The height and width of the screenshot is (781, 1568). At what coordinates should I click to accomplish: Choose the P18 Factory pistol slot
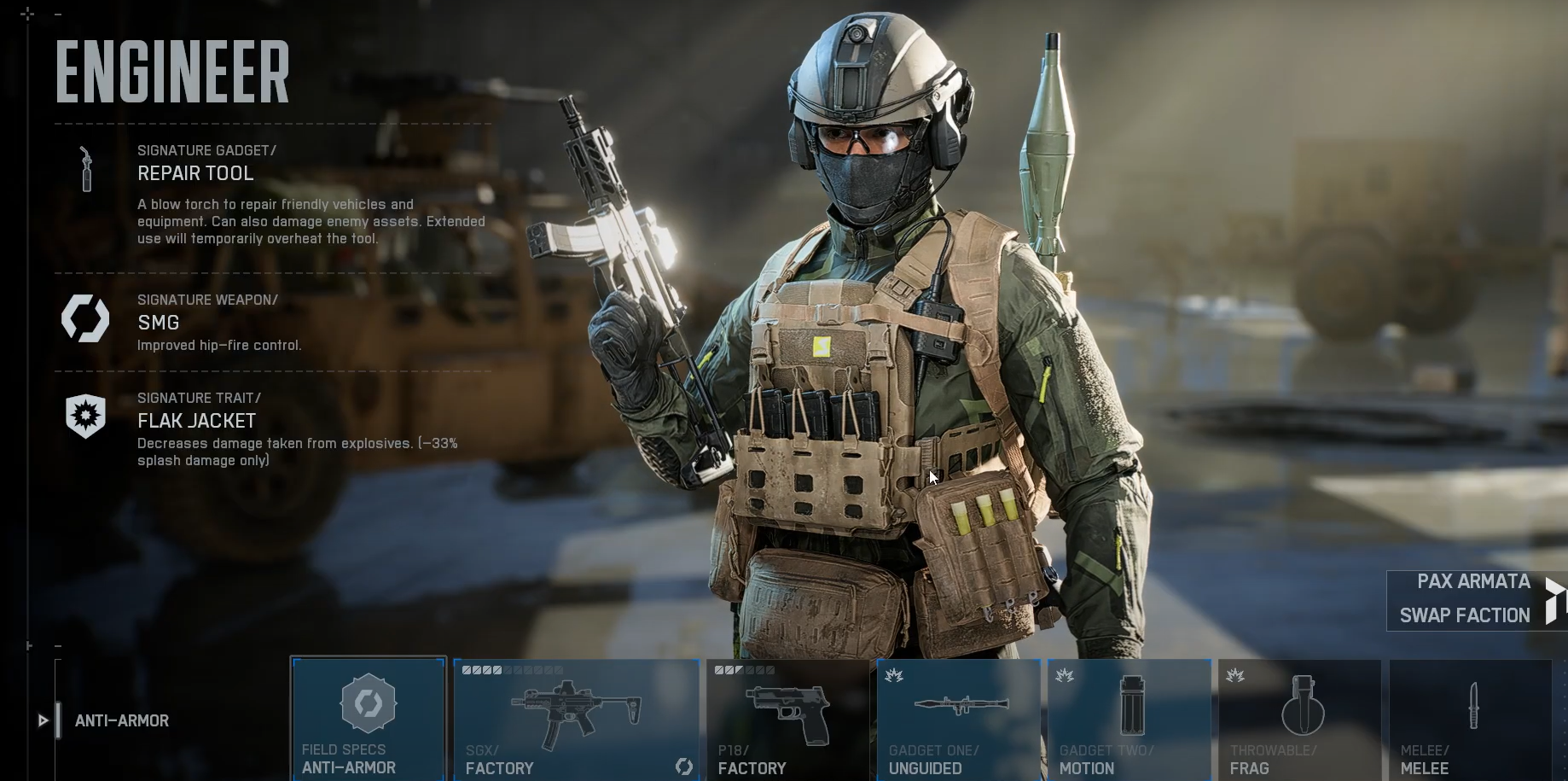tap(787, 719)
